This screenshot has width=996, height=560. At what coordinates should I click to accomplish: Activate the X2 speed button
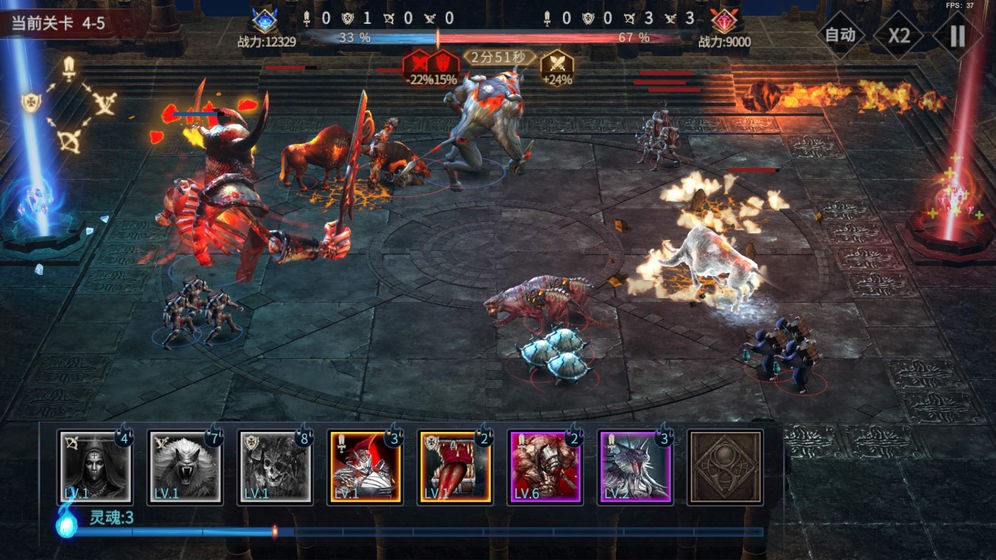(899, 35)
